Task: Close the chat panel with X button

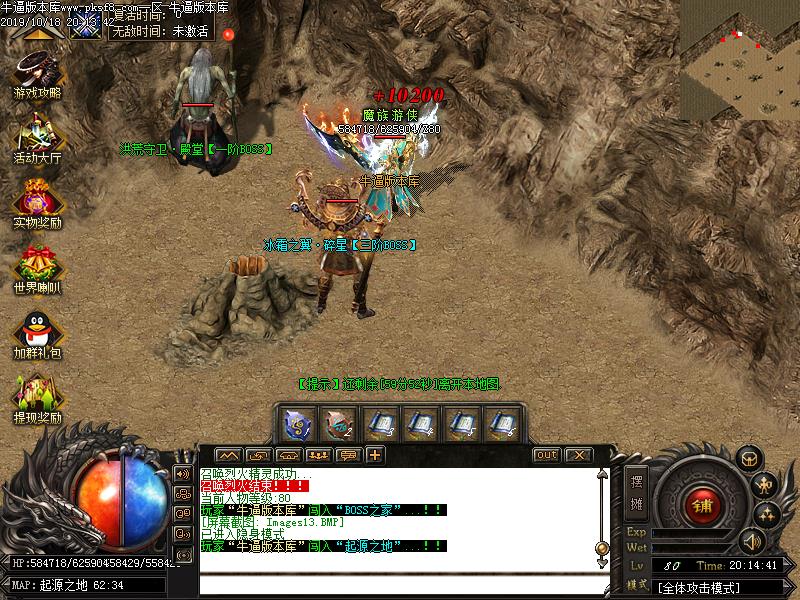Action: pyautogui.click(x=578, y=455)
